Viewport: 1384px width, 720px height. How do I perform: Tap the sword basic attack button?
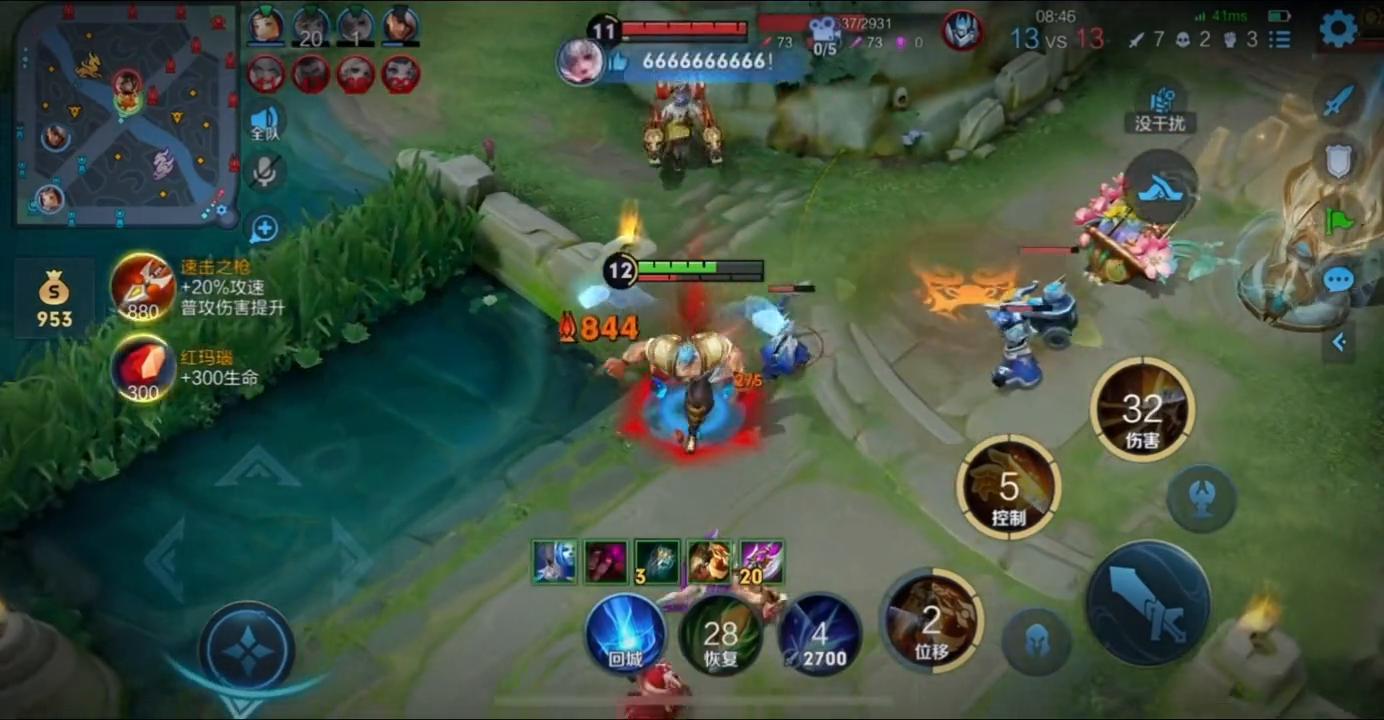[x=1148, y=602]
